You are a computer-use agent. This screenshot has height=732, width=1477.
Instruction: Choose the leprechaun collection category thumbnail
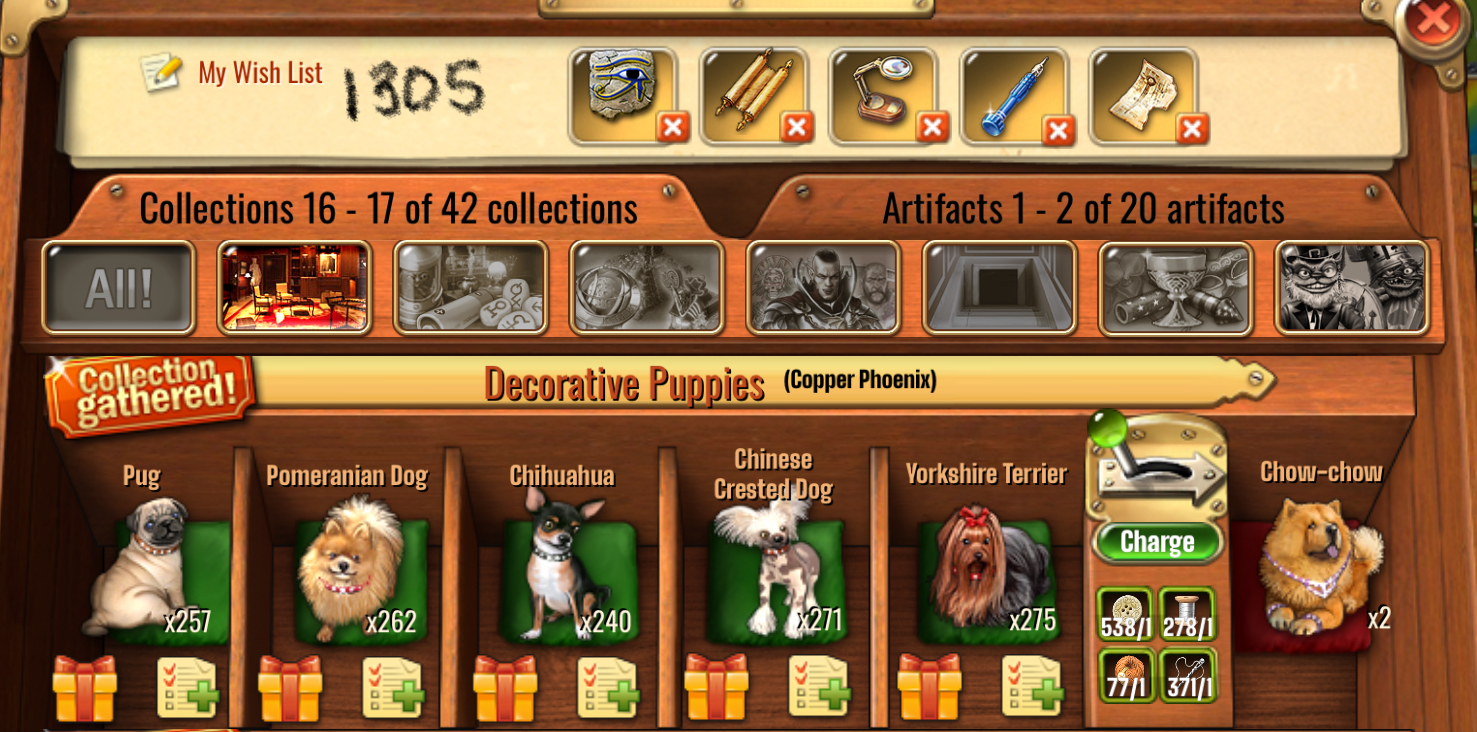tap(1351, 288)
